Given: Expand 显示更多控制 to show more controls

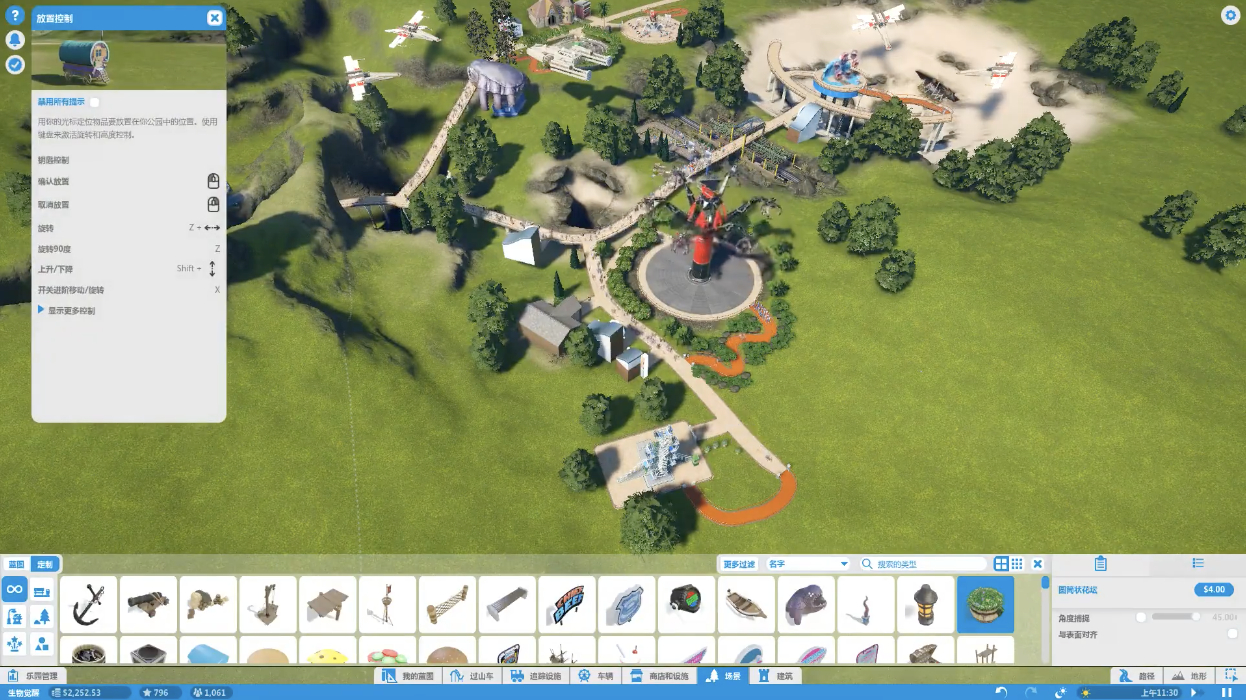Looking at the screenshot, I should coord(68,311).
